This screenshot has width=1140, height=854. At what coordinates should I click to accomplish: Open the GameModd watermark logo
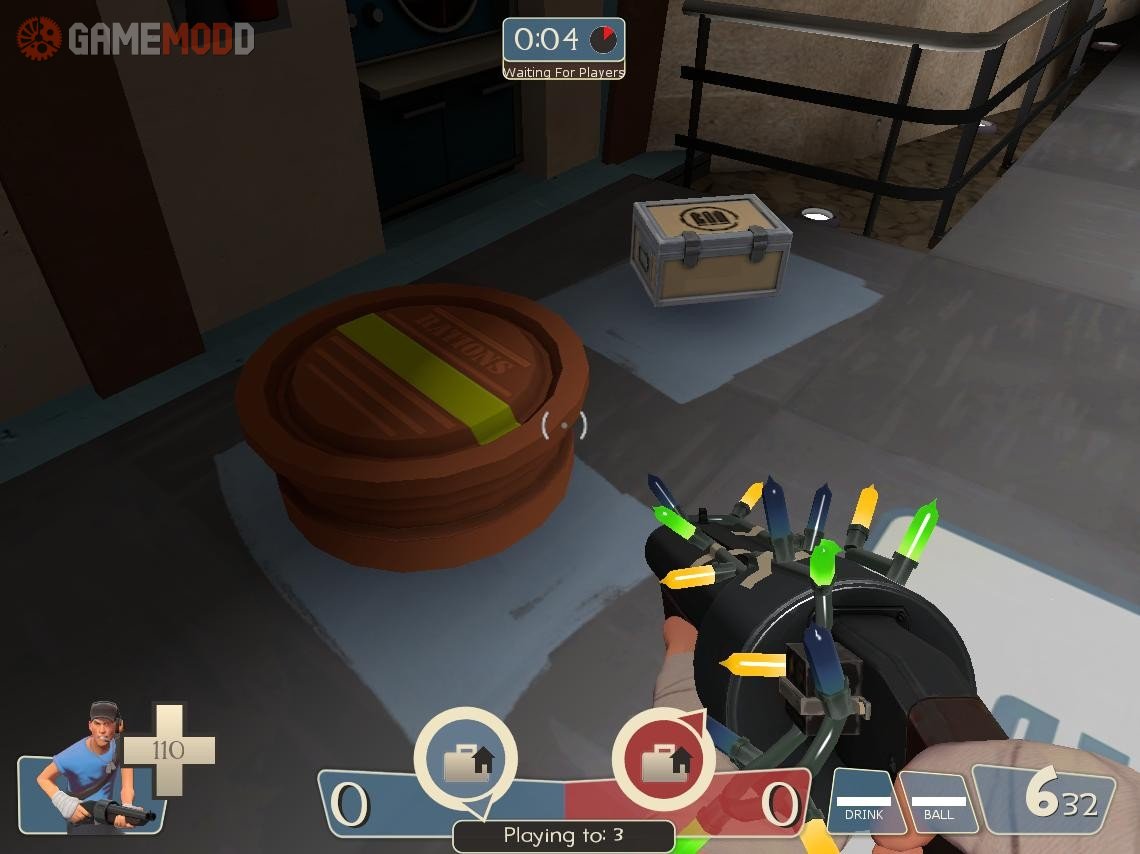click(135, 39)
